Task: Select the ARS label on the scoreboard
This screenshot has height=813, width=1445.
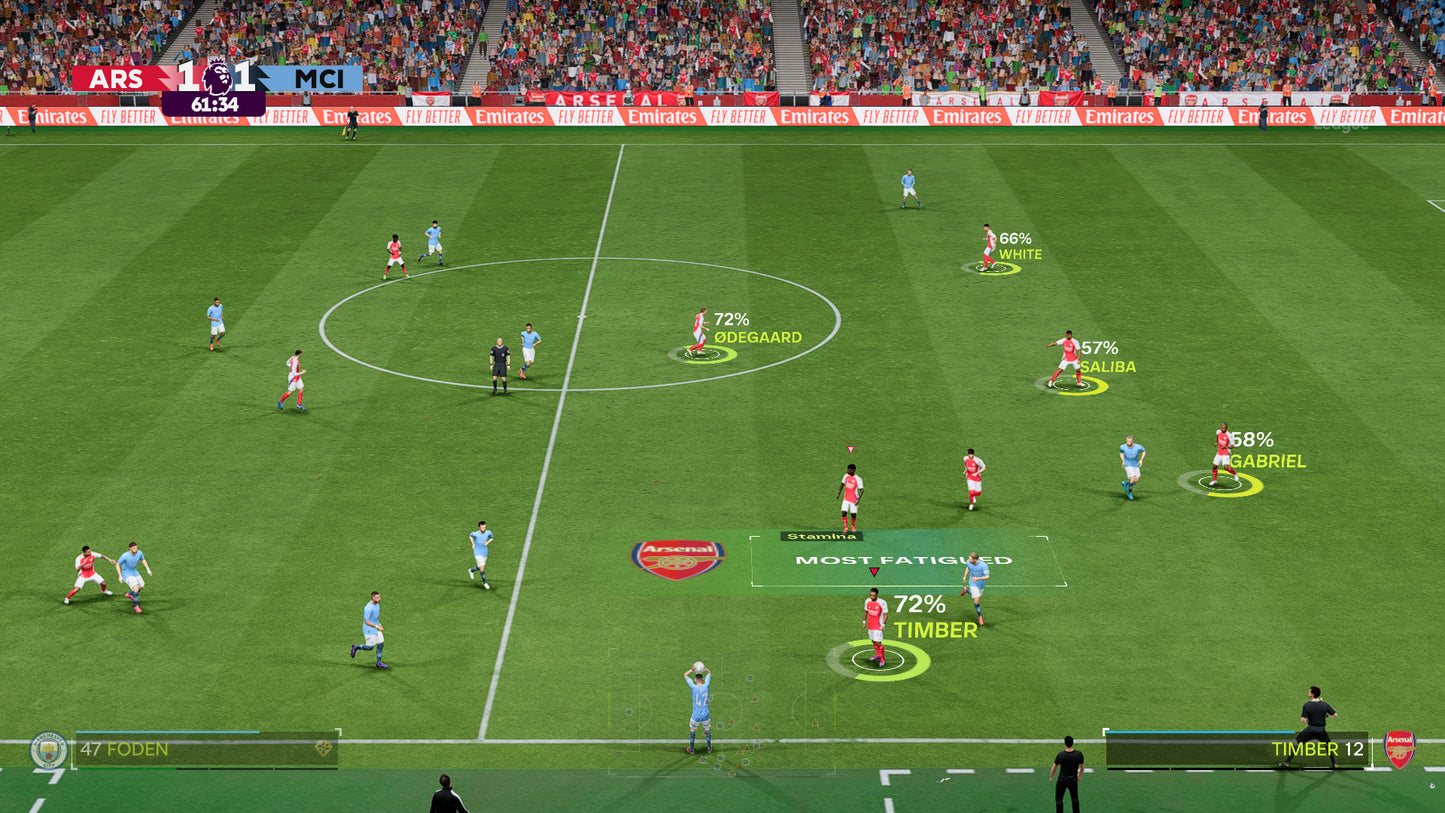Action: point(118,79)
